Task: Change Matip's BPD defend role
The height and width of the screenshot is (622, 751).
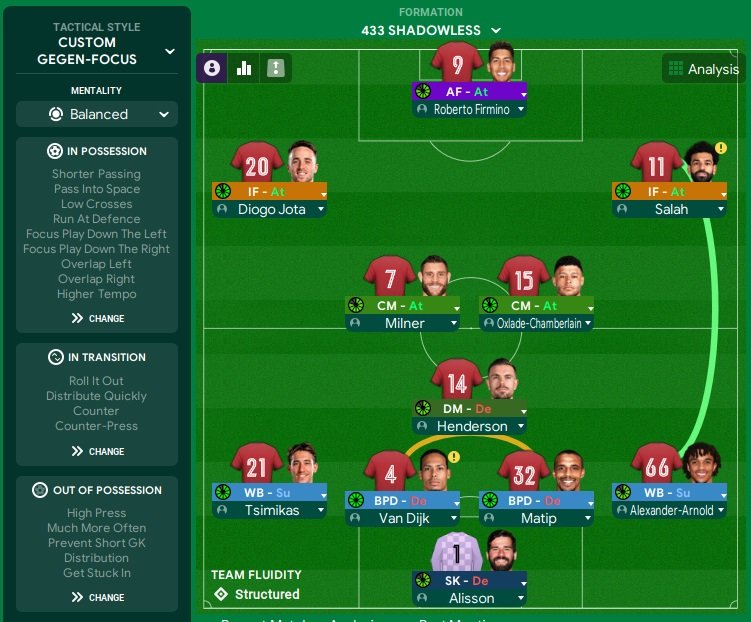Action: point(536,500)
